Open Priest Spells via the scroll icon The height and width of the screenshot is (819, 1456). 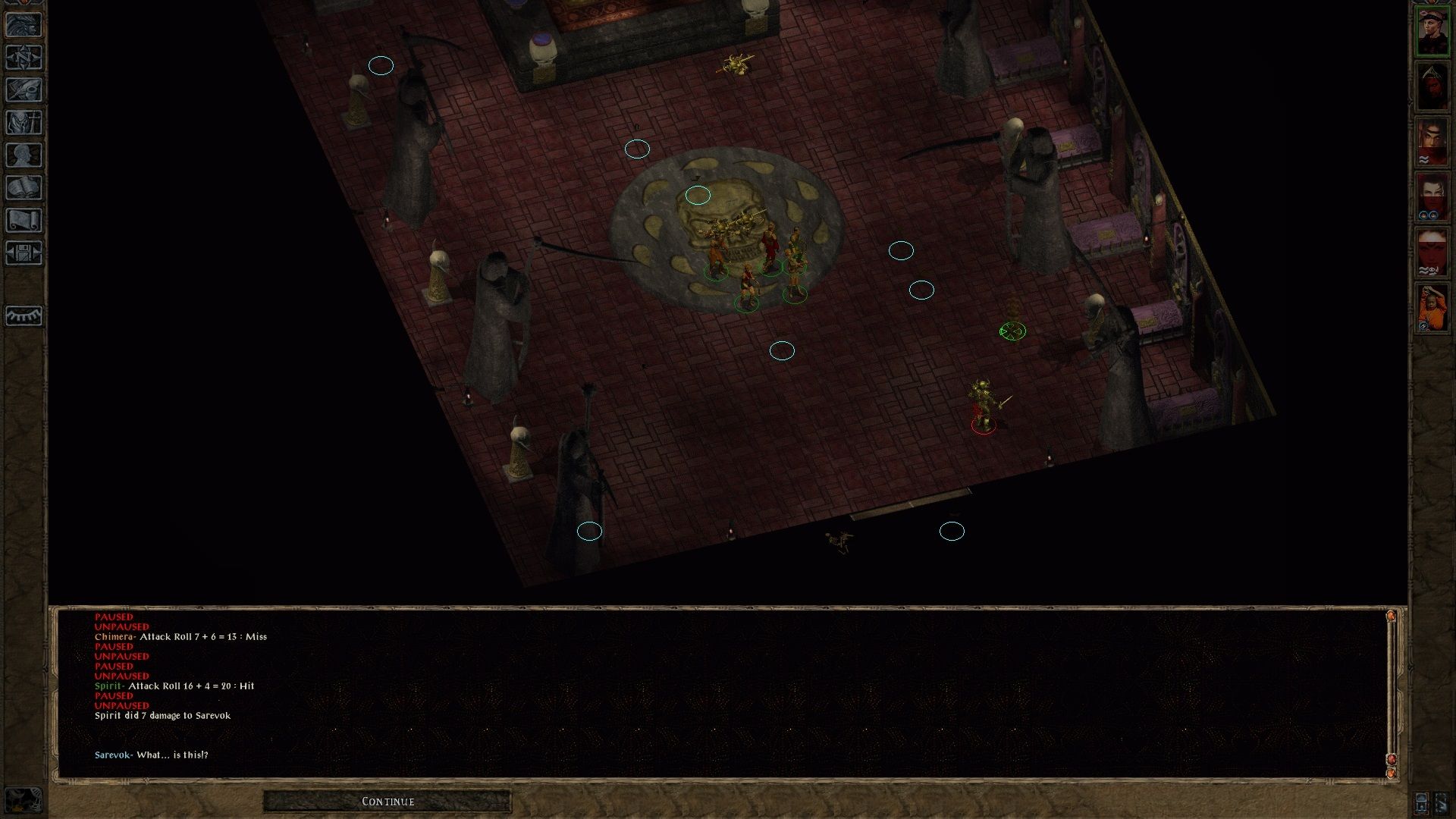click(x=25, y=220)
